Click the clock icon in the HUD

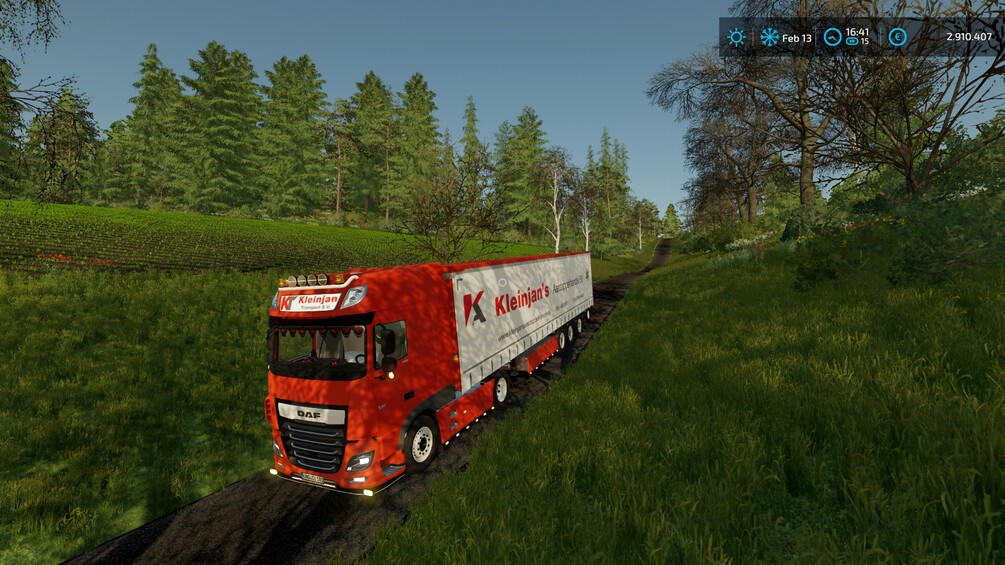[x=832, y=37]
